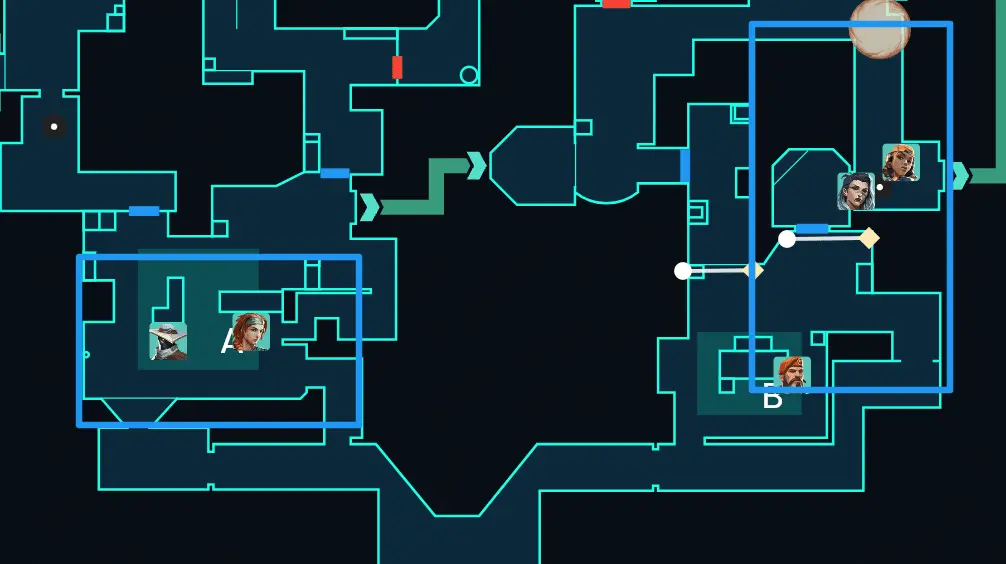Choose the Raze agent icon with goggles
The width and height of the screenshot is (1006, 564).
[x=900, y=163]
